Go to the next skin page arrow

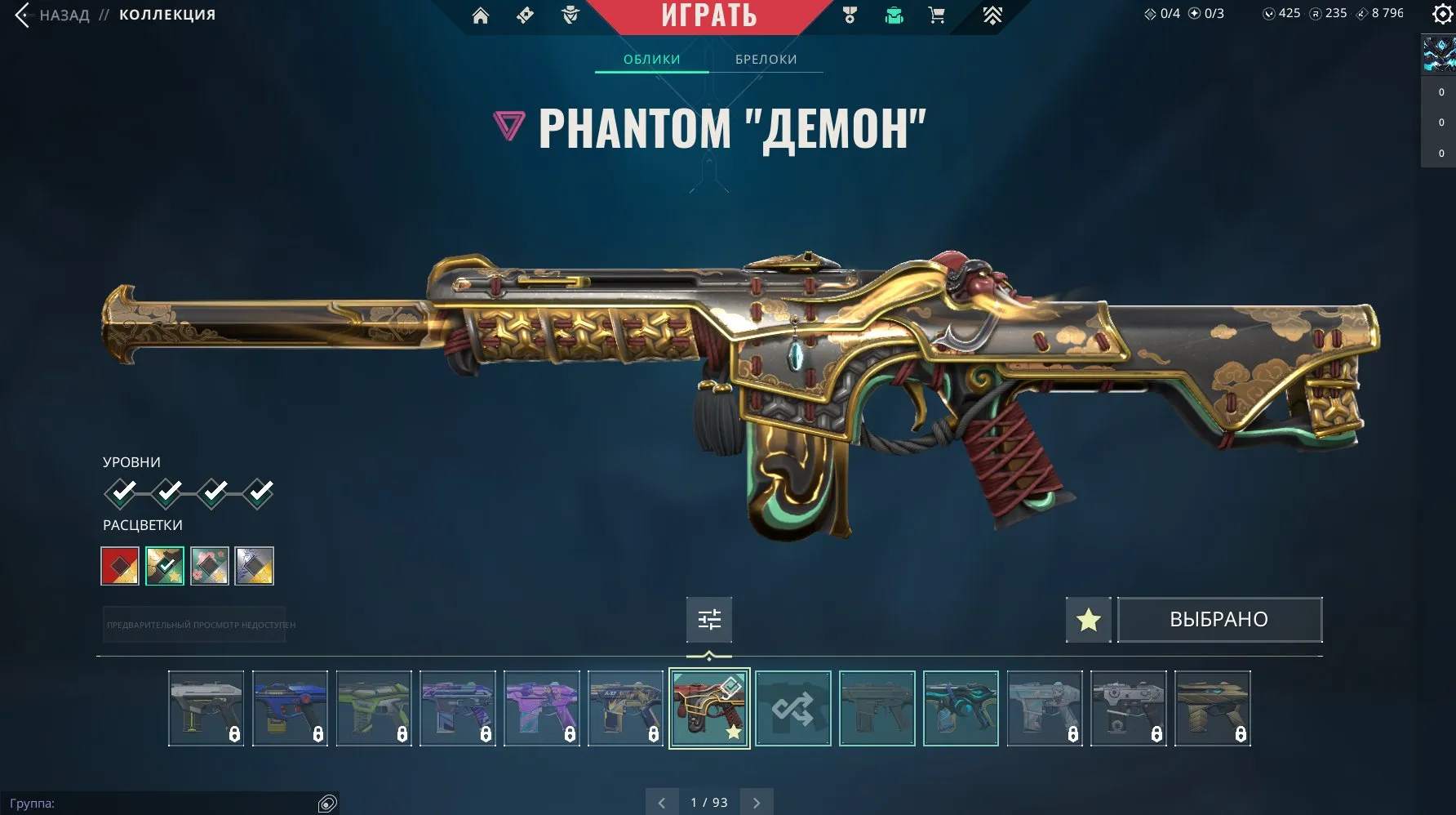[x=755, y=803]
